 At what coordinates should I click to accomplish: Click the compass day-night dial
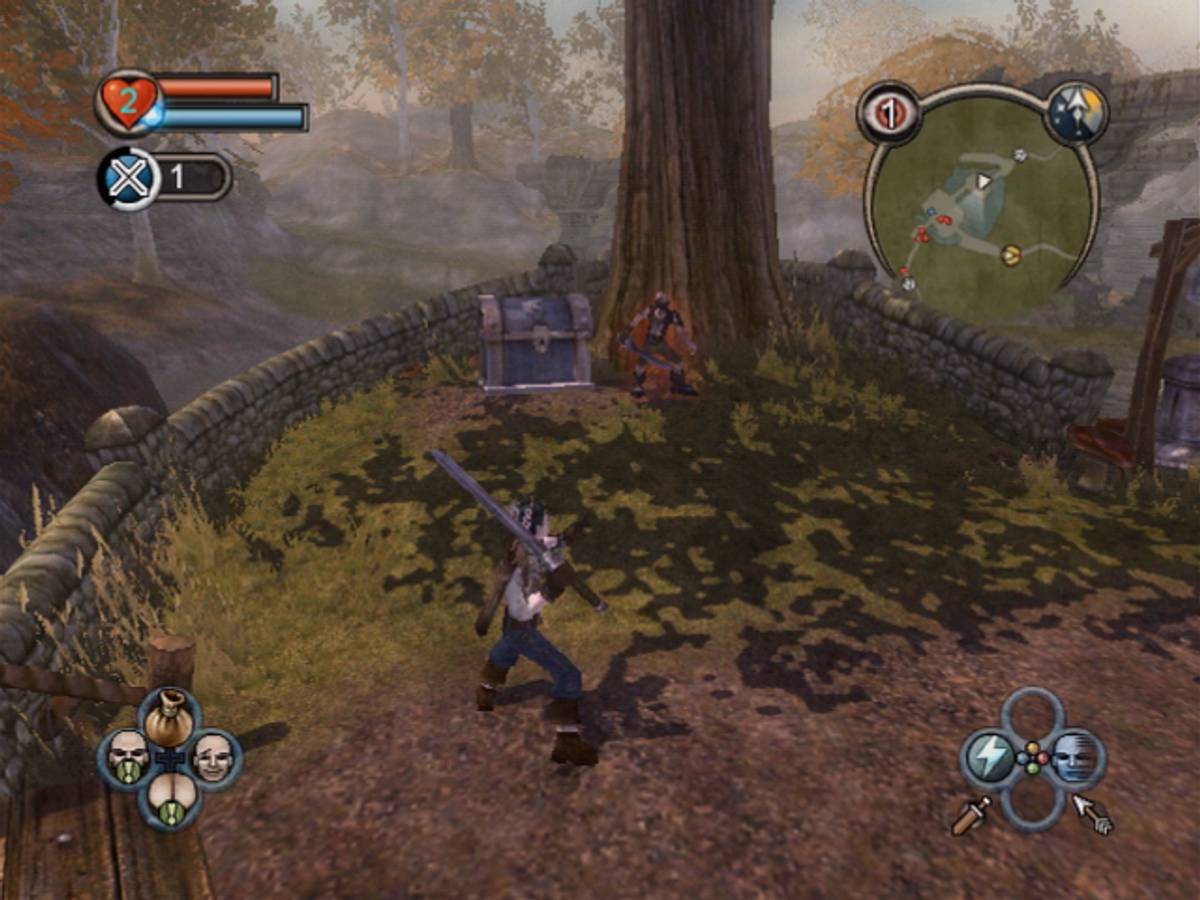1077,112
